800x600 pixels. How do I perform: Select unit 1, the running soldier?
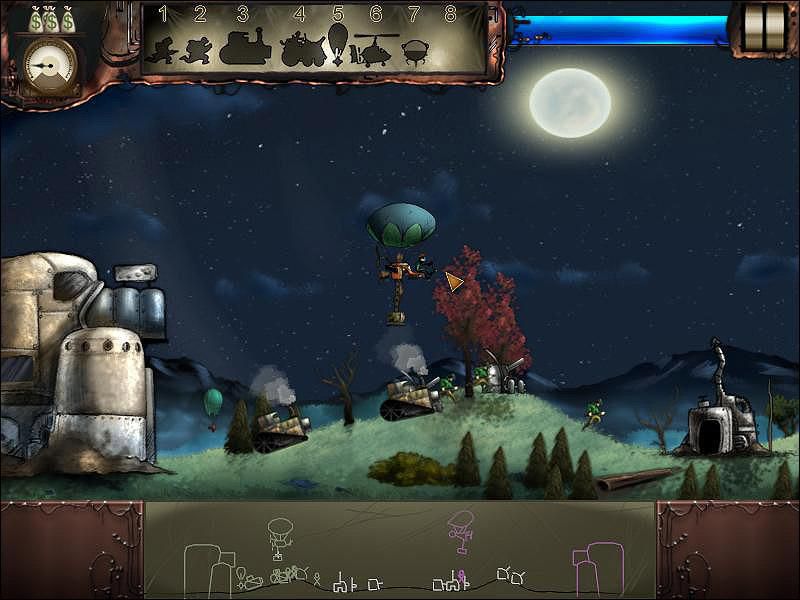pyautogui.click(x=159, y=48)
